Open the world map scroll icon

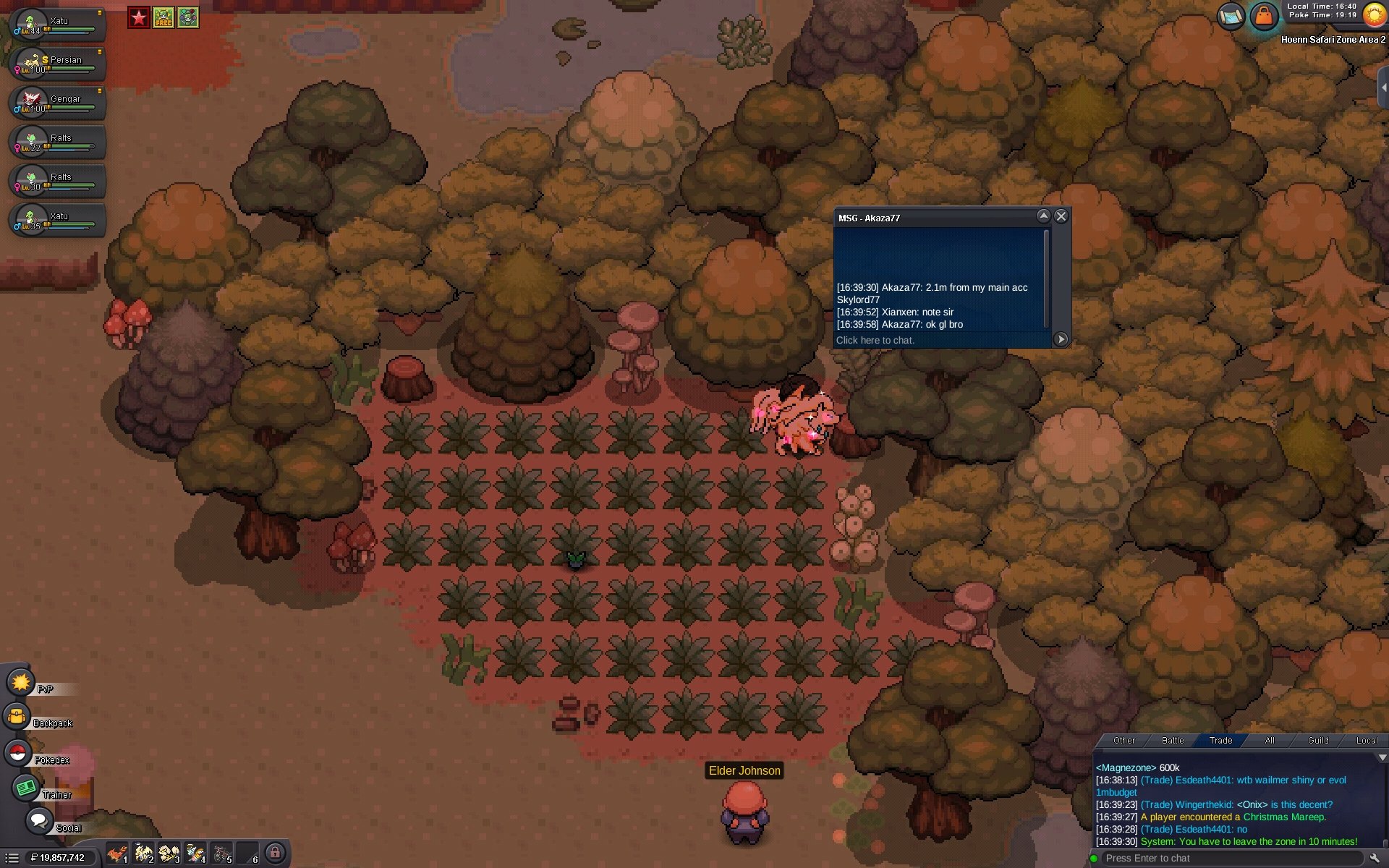(x=1231, y=15)
